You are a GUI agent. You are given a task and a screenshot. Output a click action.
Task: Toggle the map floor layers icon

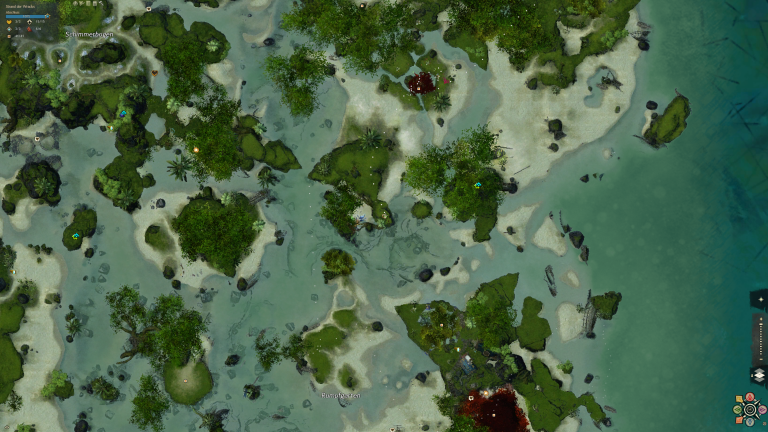pyautogui.click(x=759, y=374)
